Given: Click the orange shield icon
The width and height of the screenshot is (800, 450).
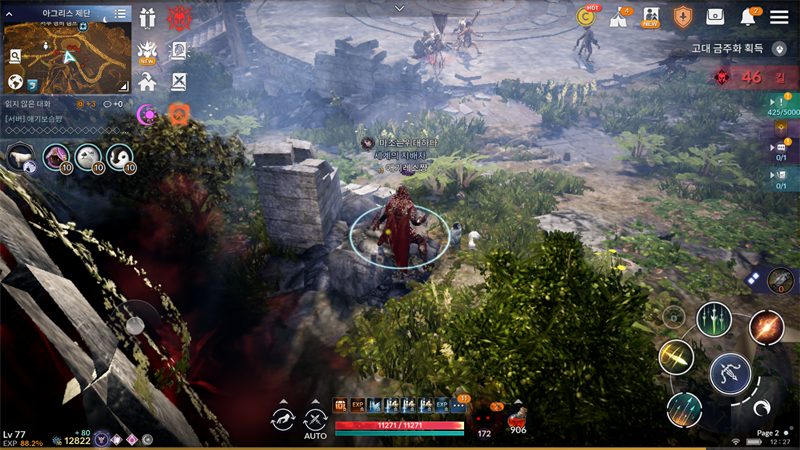Looking at the screenshot, I should click(683, 16).
